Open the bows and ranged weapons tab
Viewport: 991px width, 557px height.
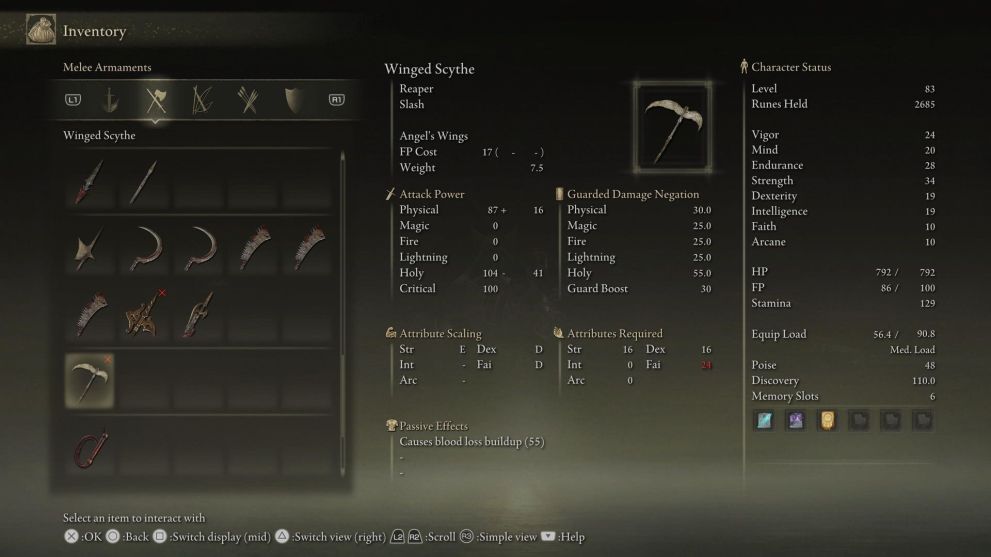201,100
